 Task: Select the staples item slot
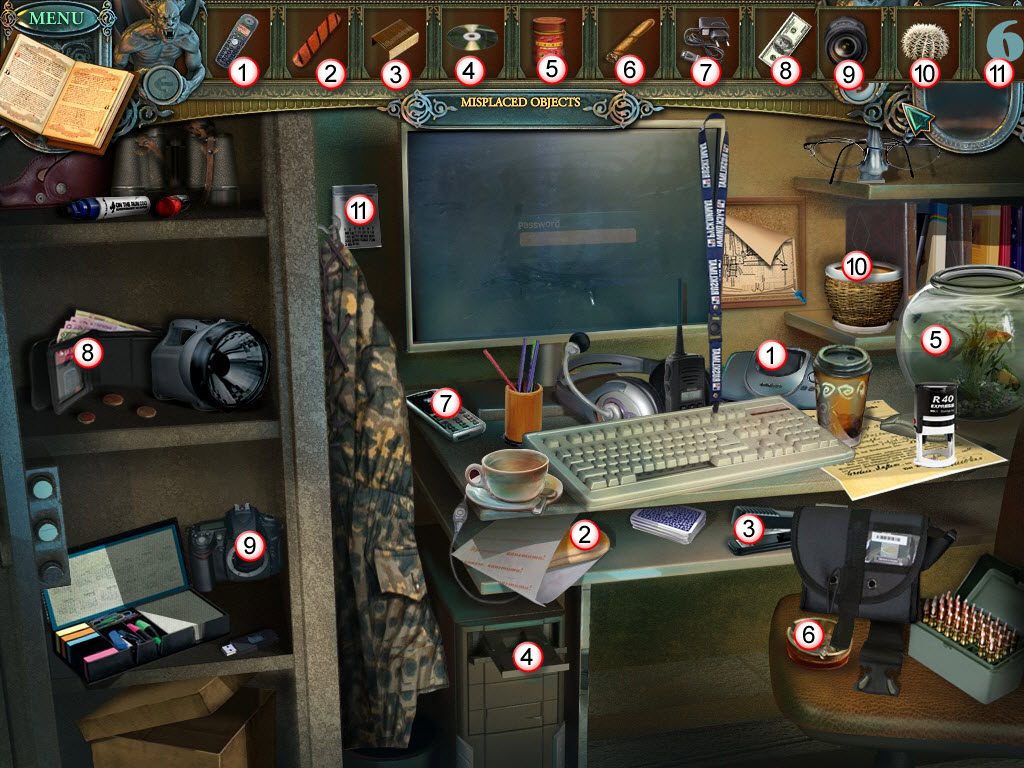click(389, 42)
